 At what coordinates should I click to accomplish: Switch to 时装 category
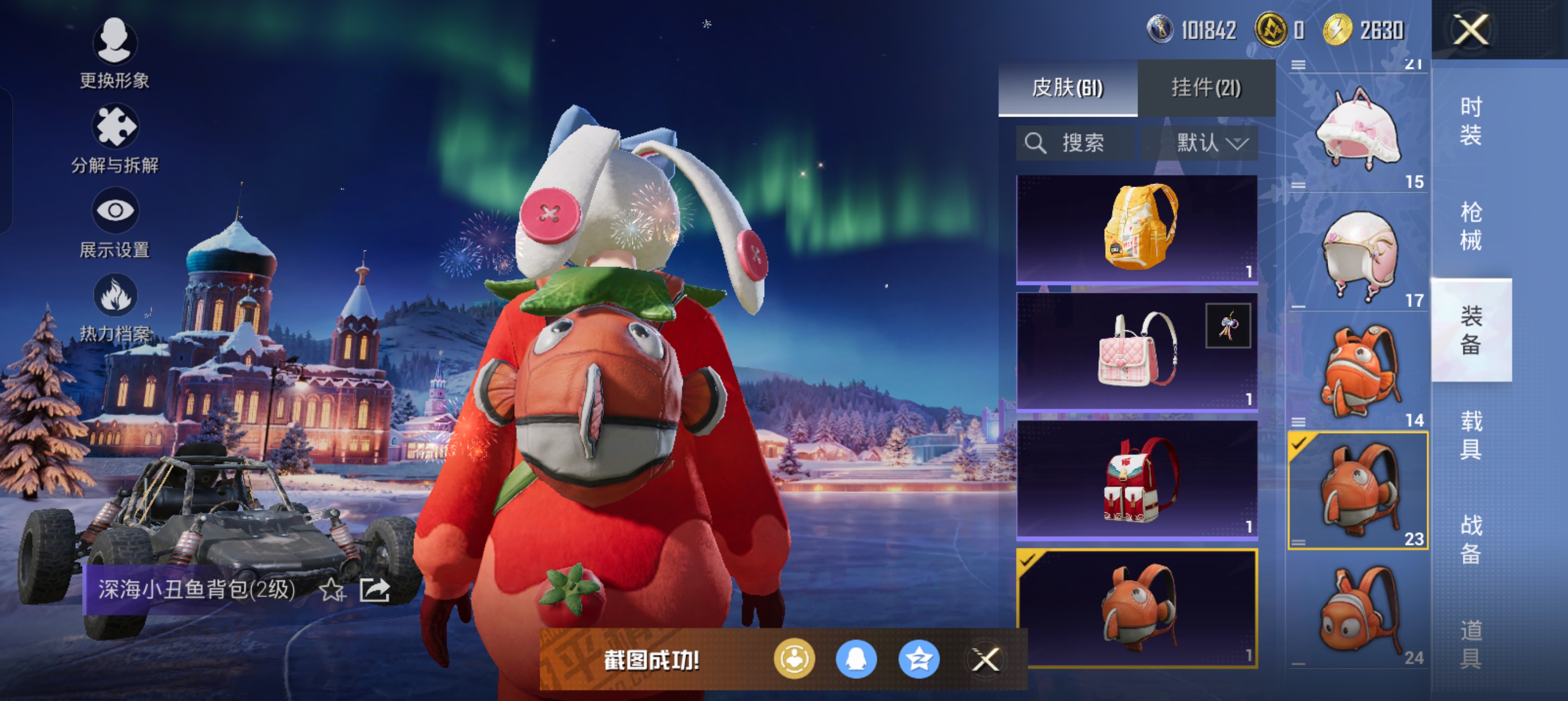(1470, 120)
